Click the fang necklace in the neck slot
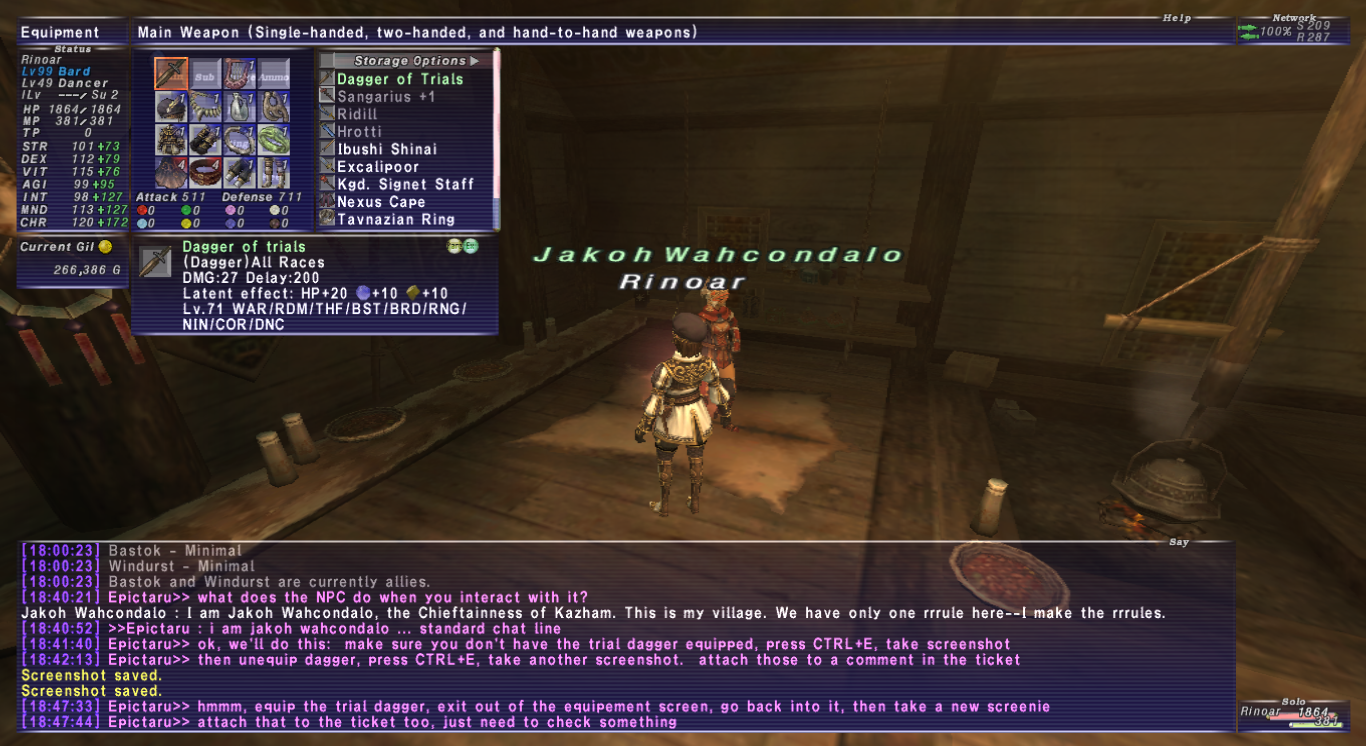 coord(205,107)
